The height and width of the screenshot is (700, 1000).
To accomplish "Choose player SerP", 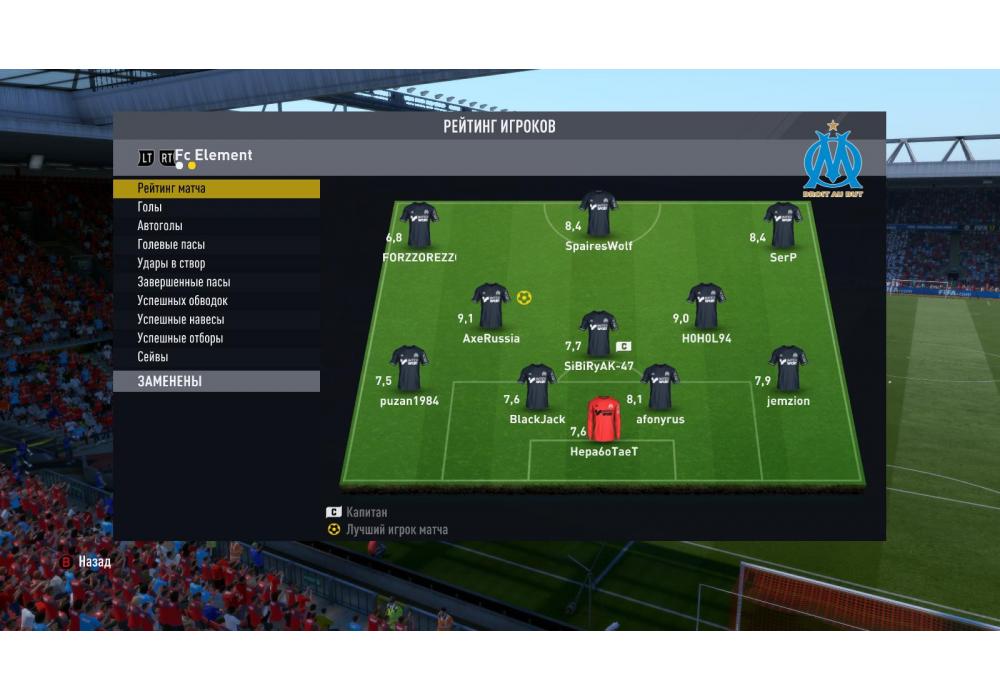I will (783, 226).
